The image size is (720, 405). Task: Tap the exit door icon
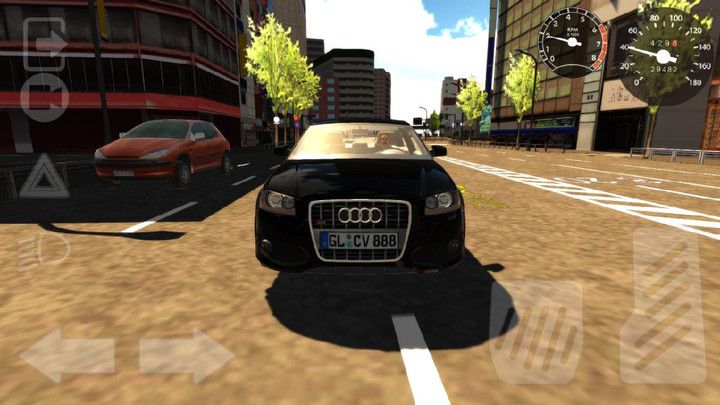tap(44, 45)
